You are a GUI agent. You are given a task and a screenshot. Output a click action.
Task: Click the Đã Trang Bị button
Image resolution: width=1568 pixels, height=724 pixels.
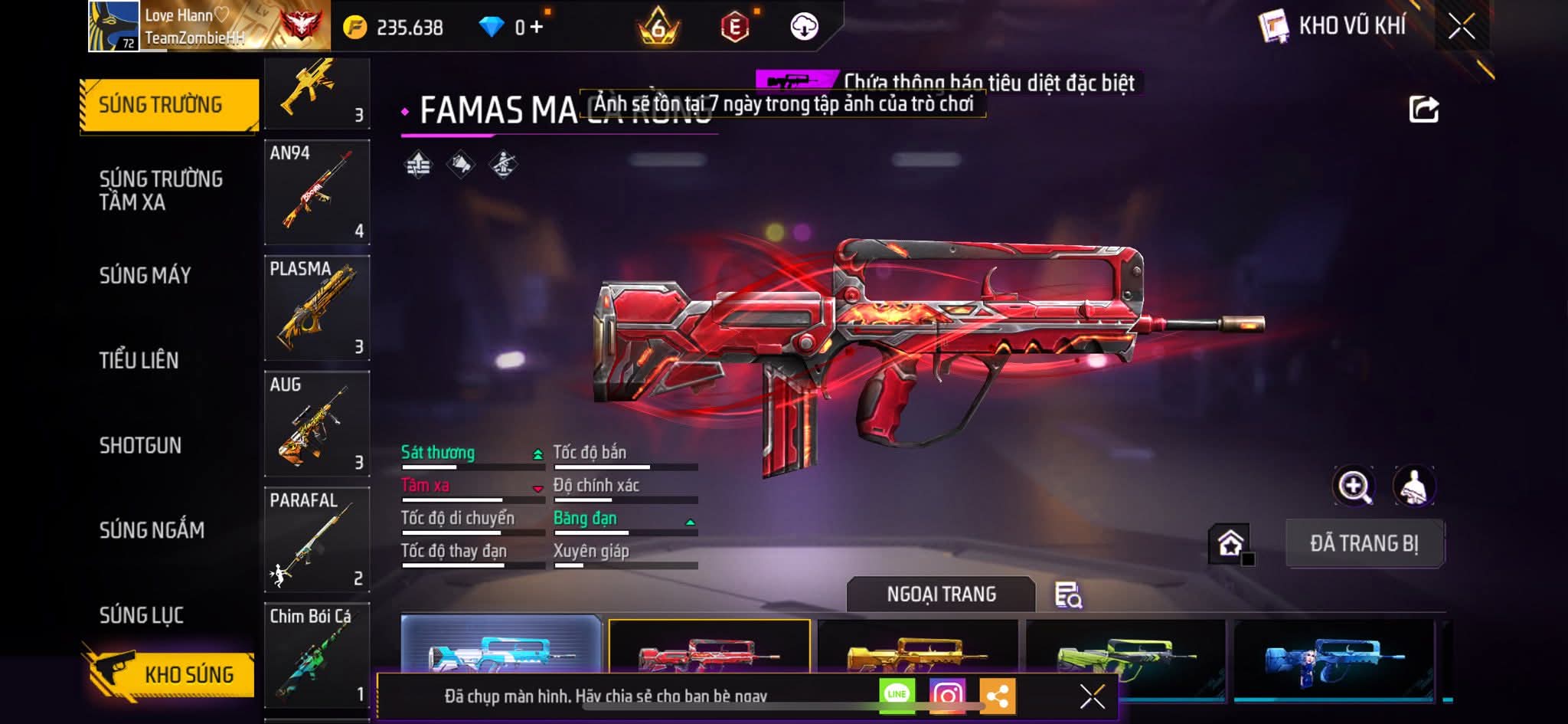tap(1364, 543)
